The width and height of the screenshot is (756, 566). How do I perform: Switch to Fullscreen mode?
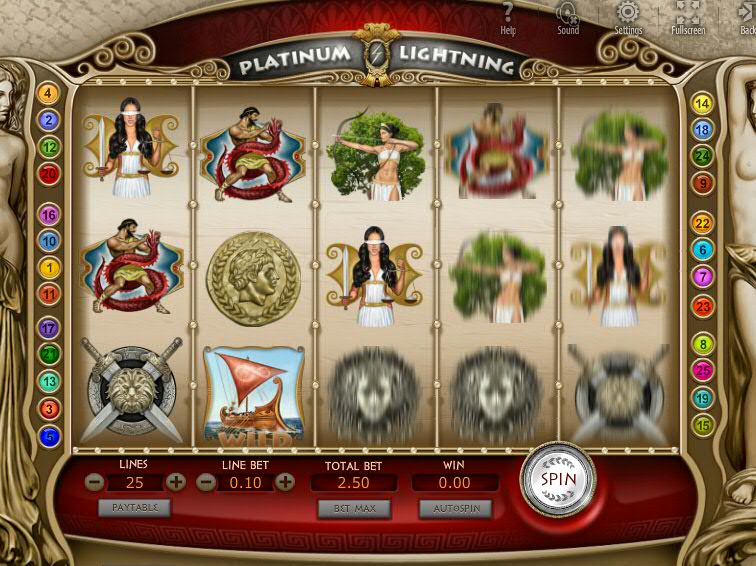688,17
